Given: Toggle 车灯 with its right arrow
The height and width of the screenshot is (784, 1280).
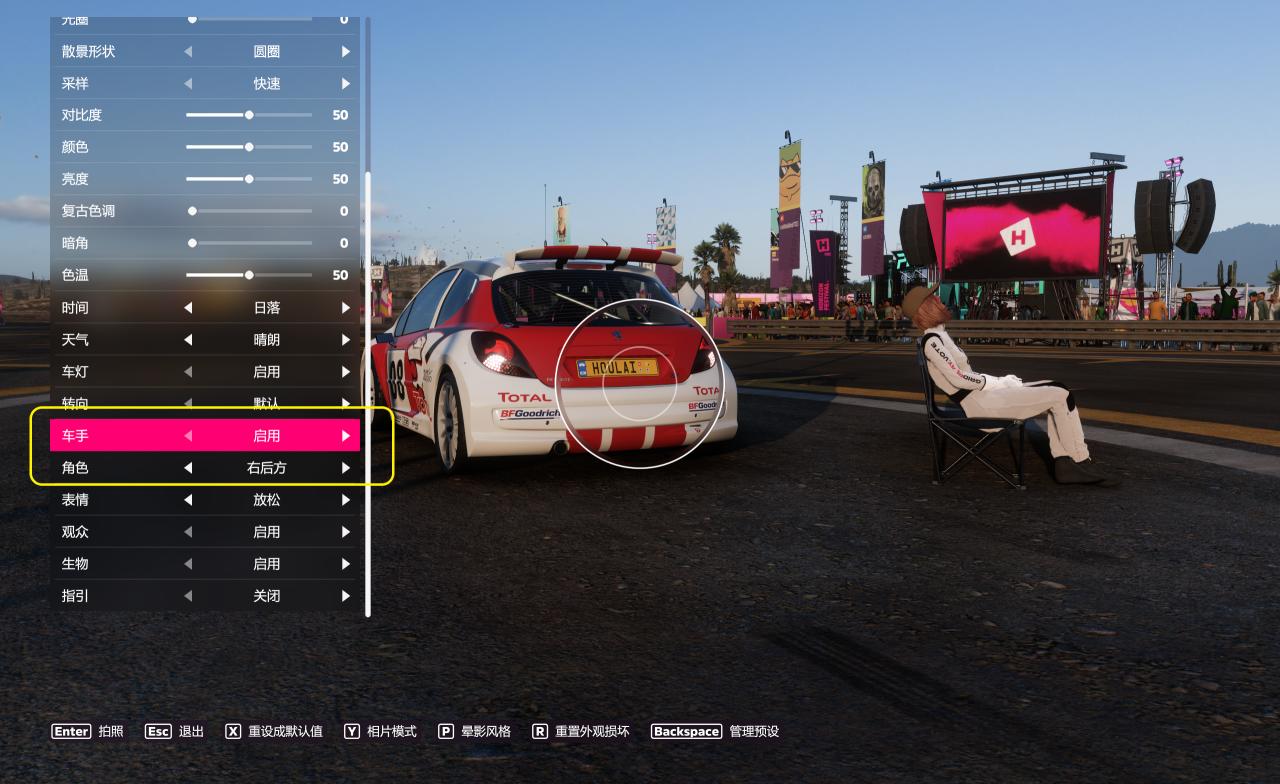Looking at the screenshot, I should pos(346,371).
